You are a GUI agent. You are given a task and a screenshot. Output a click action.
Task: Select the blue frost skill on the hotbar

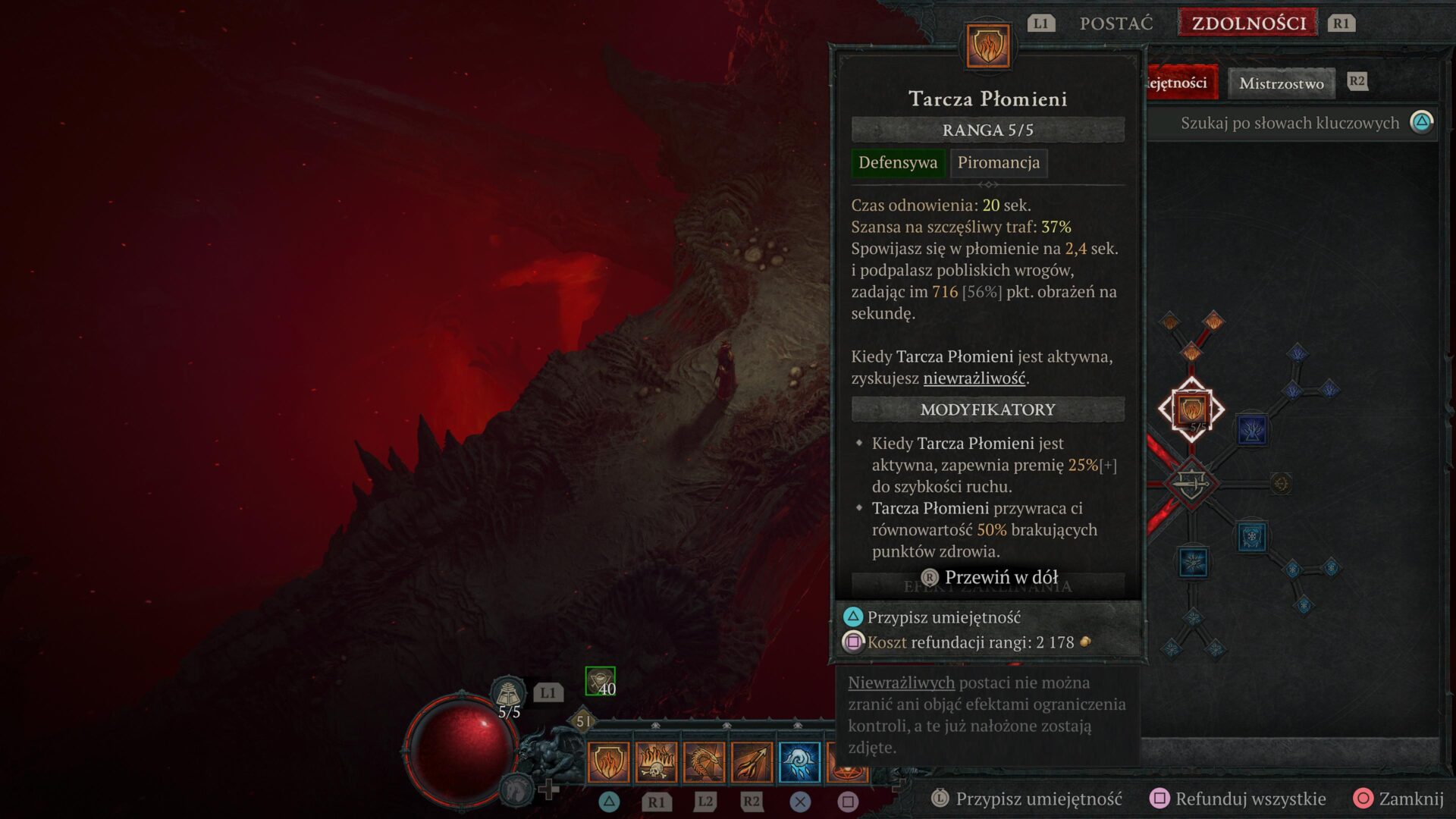(x=799, y=762)
